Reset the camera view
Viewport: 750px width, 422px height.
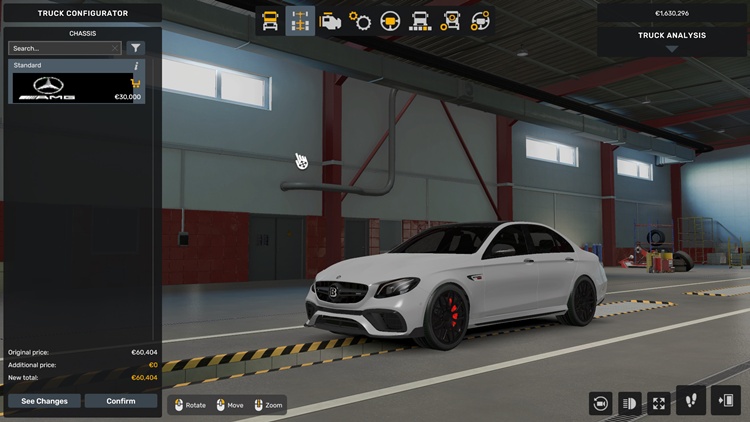pyautogui.click(x=601, y=403)
